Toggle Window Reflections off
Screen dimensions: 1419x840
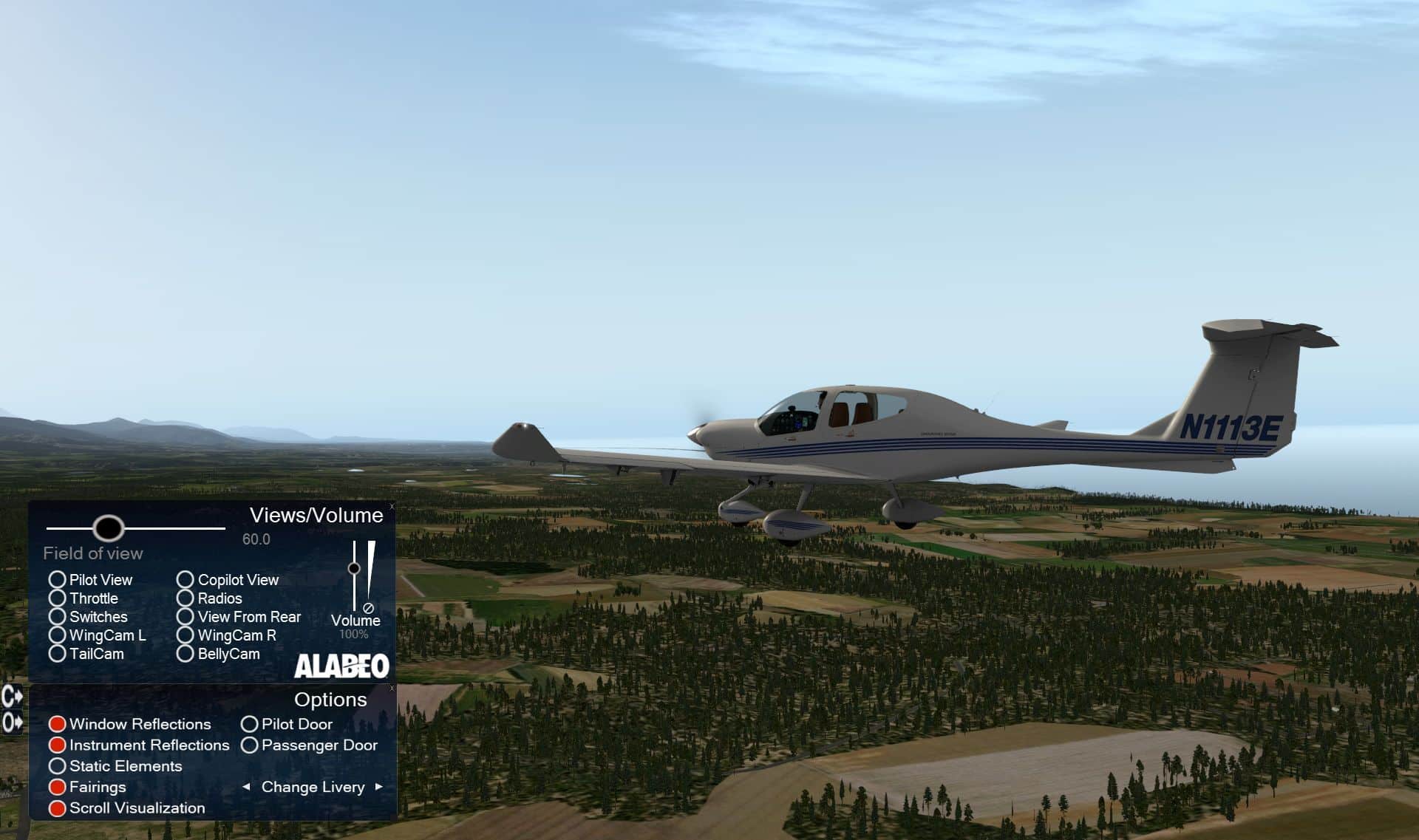[x=58, y=724]
